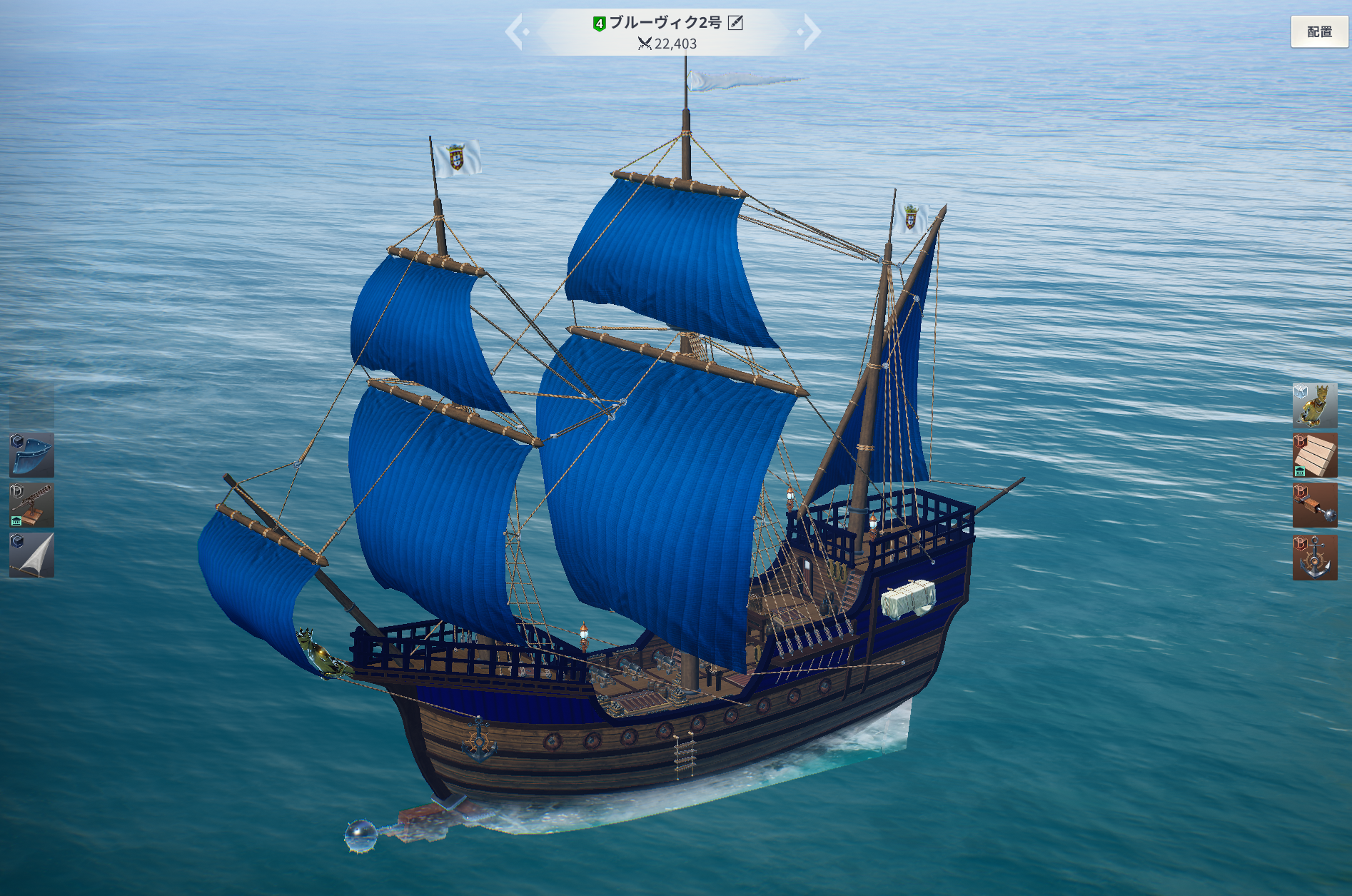Switch to the previous ship with left arrow
Viewport: 1352px width, 896px height.
point(515,32)
